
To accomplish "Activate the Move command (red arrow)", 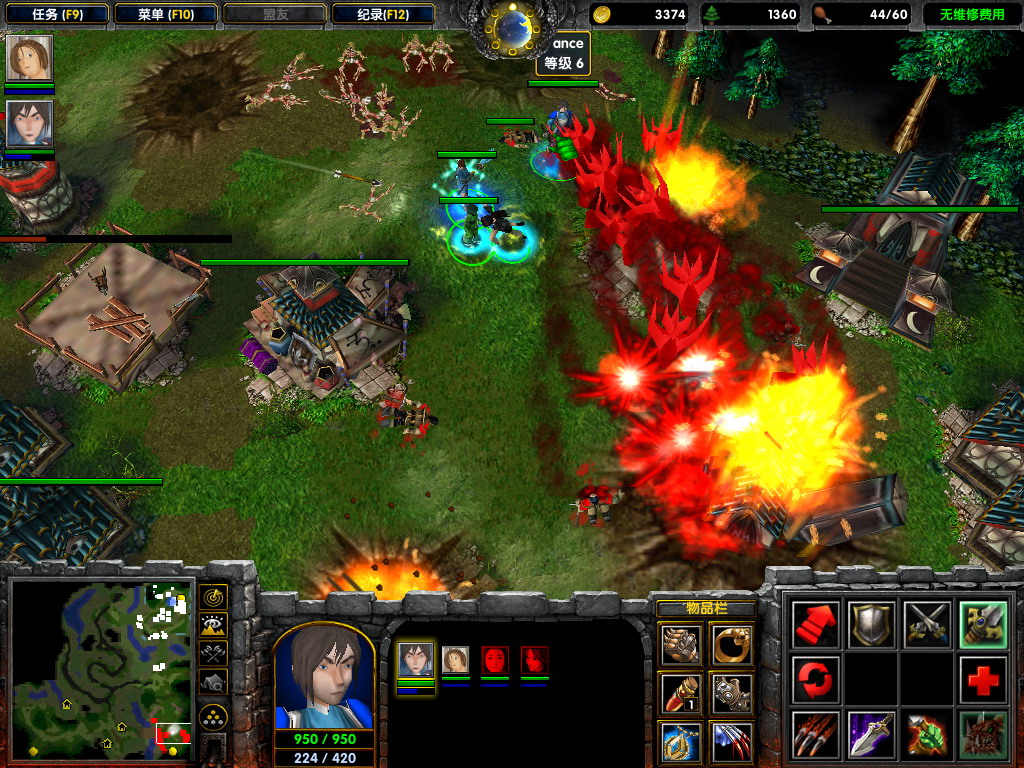I will tap(814, 624).
